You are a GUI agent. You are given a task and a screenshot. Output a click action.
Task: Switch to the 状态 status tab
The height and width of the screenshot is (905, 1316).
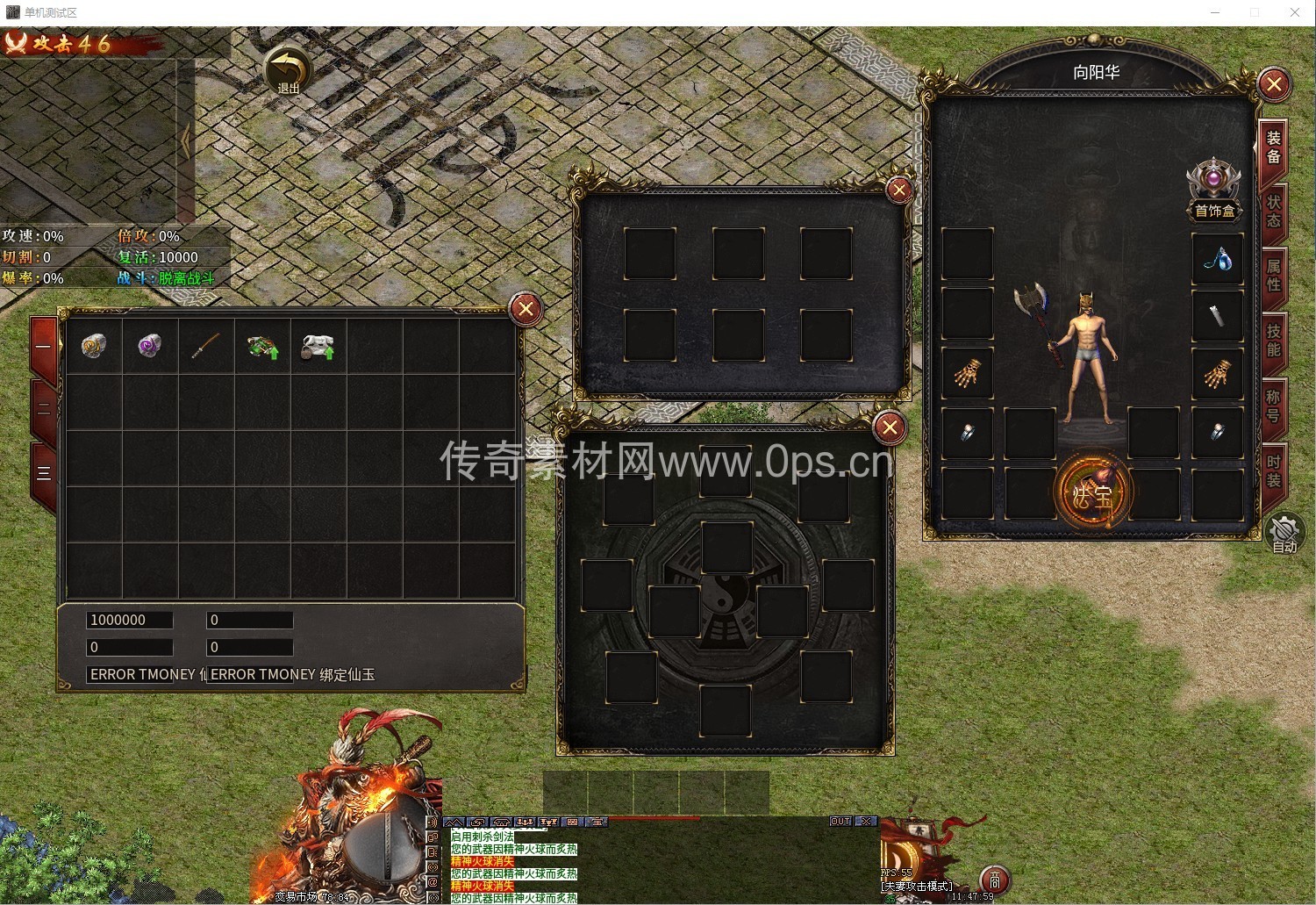pyautogui.click(x=1273, y=211)
